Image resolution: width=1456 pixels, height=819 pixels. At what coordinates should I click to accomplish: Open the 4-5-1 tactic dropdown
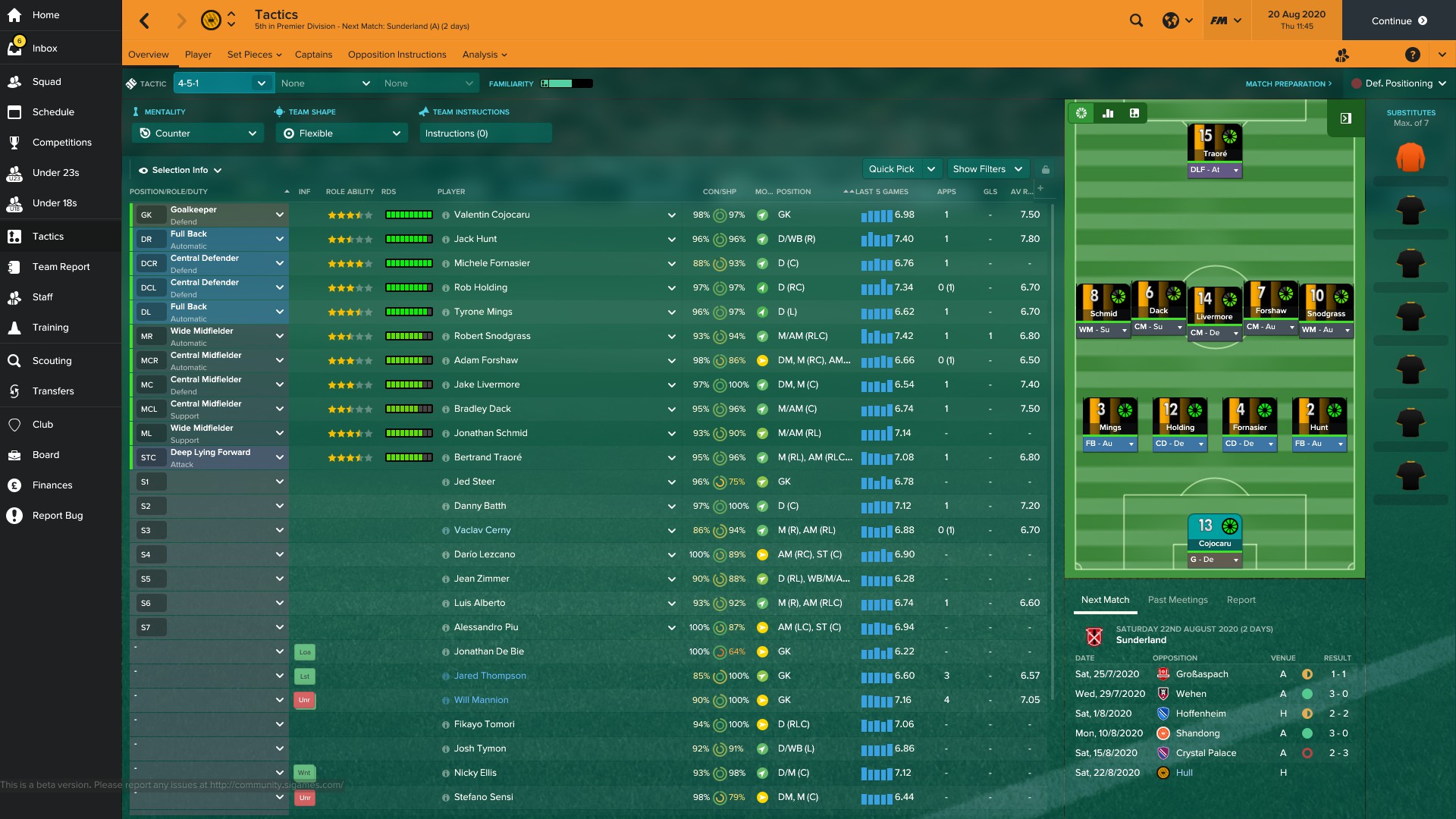(223, 83)
